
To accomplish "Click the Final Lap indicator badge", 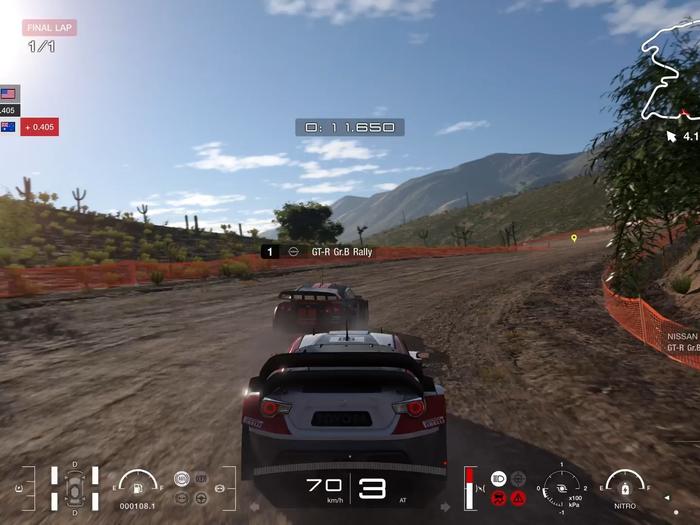I will [x=50, y=28].
